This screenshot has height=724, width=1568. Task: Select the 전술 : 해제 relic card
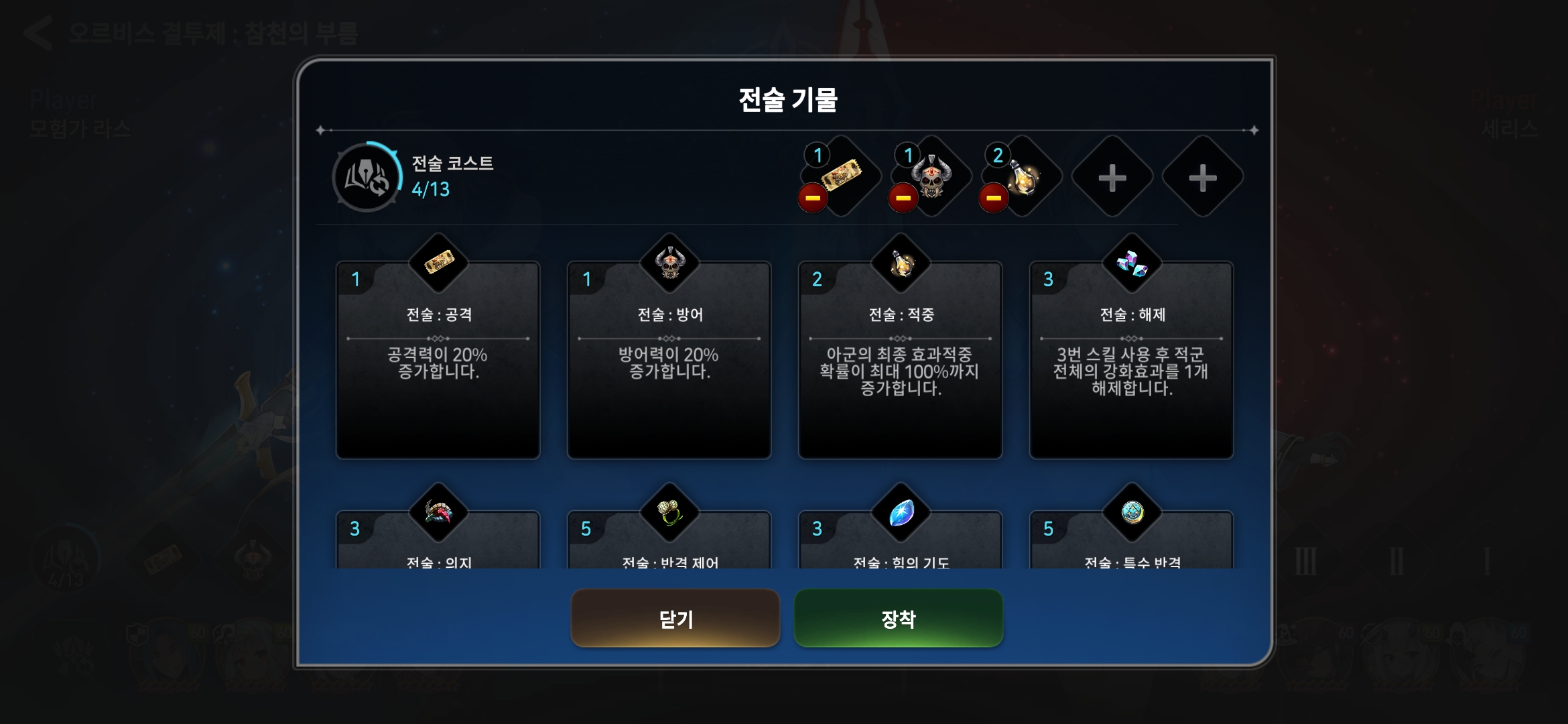(x=1131, y=360)
